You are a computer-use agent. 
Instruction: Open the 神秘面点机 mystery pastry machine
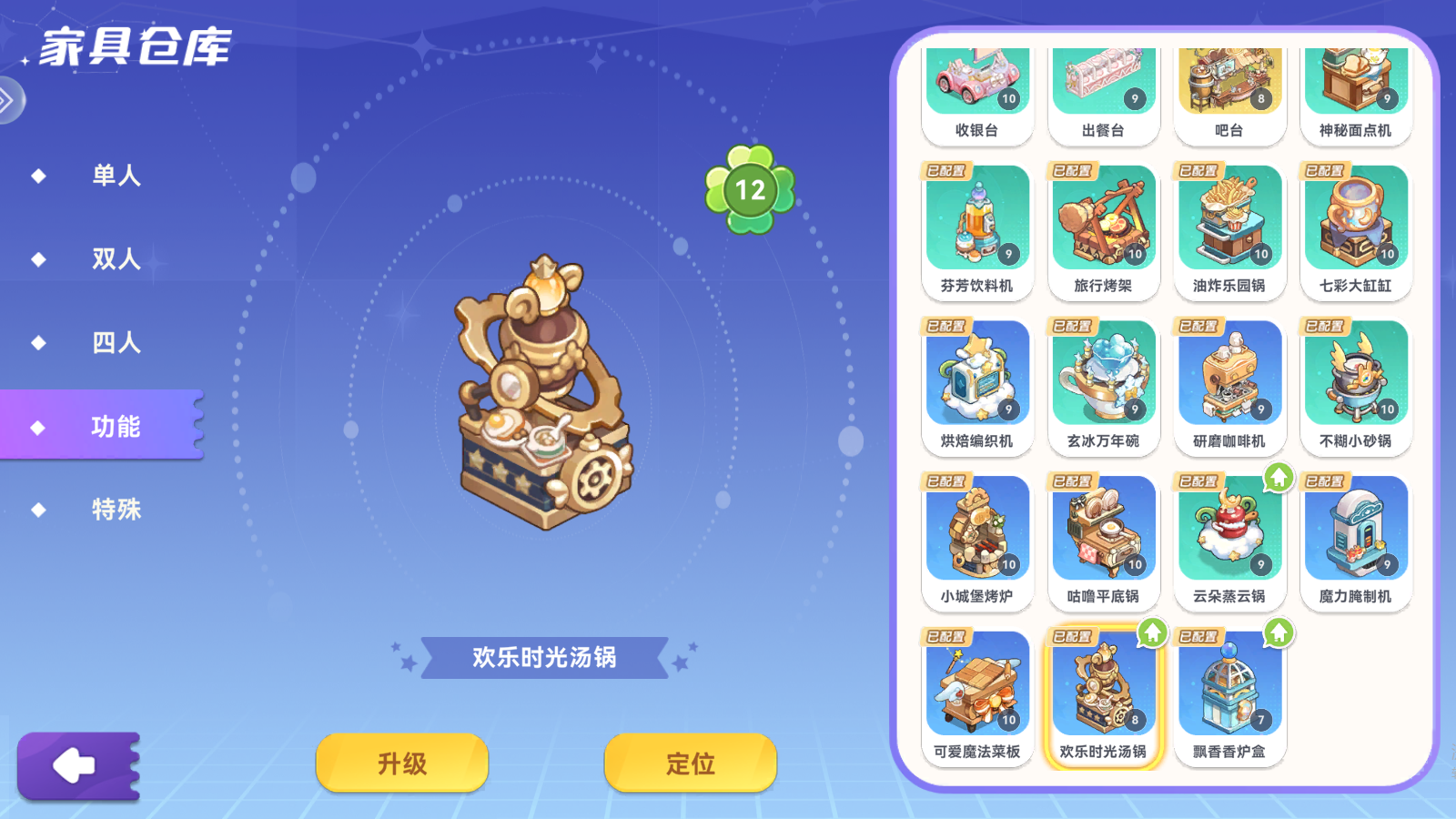(1356, 86)
